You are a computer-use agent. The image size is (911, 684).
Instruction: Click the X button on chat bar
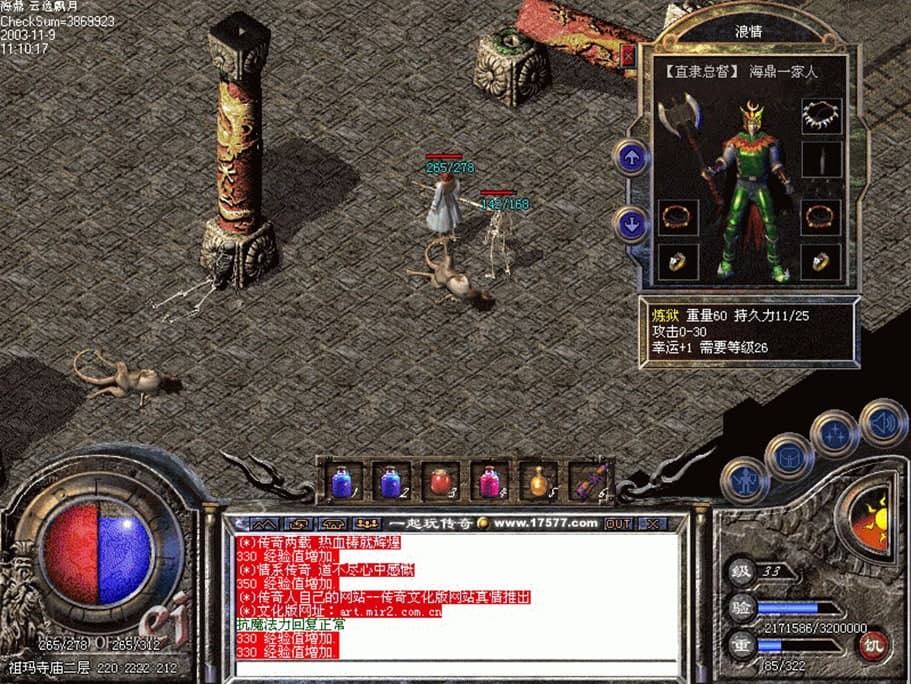pos(652,523)
